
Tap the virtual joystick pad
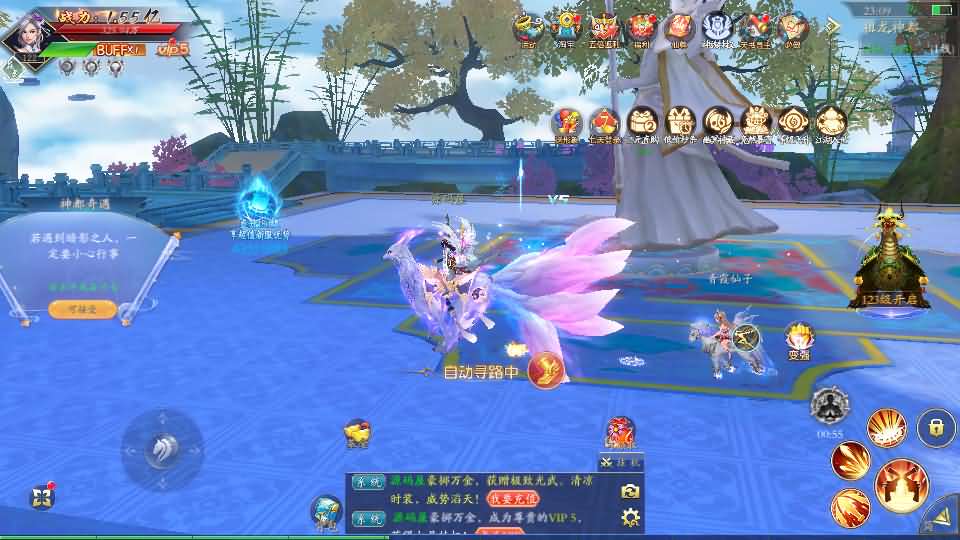162,450
